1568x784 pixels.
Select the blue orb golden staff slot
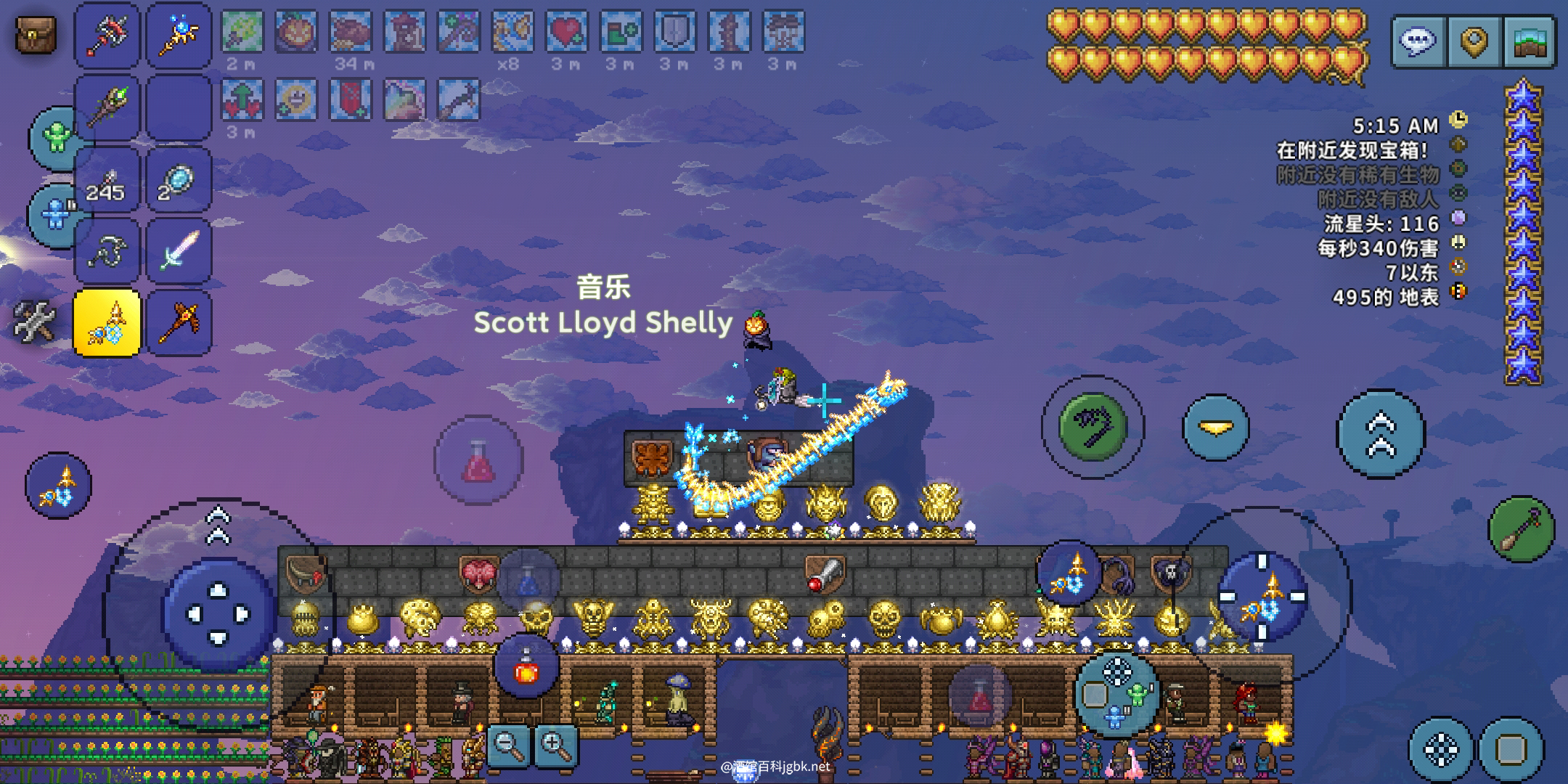(179, 35)
